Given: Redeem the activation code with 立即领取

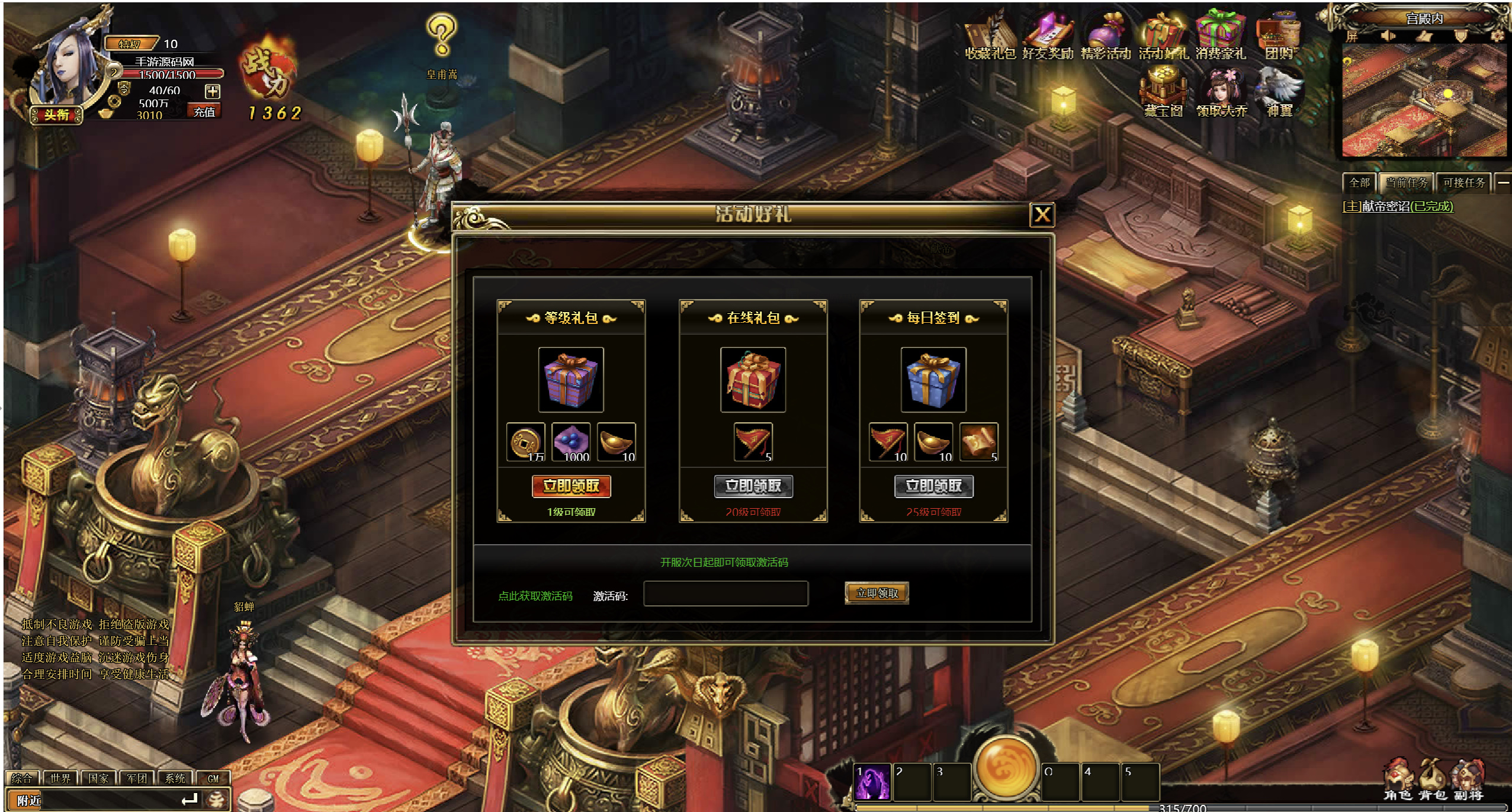Looking at the screenshot, I should [x=877, y=593].
